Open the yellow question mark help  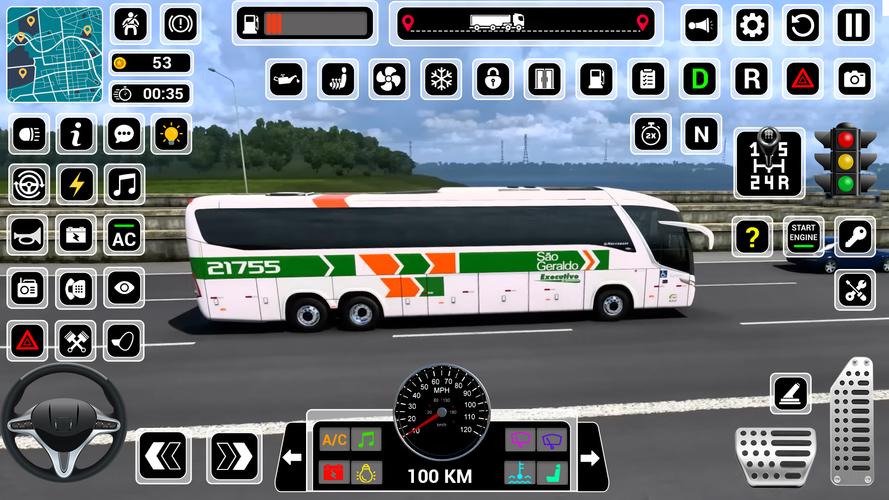(751, 237)
